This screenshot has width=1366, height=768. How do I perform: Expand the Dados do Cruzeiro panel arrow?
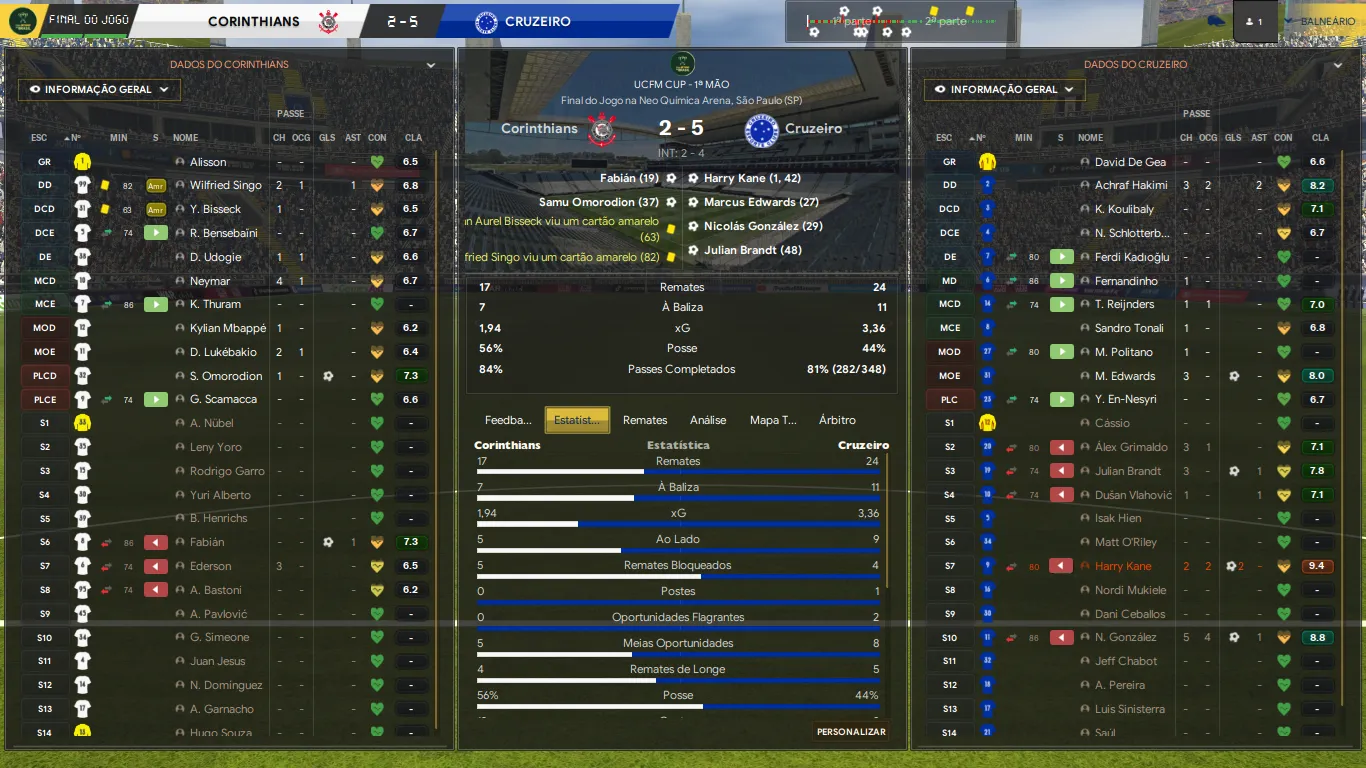[x=1337, y=65]
